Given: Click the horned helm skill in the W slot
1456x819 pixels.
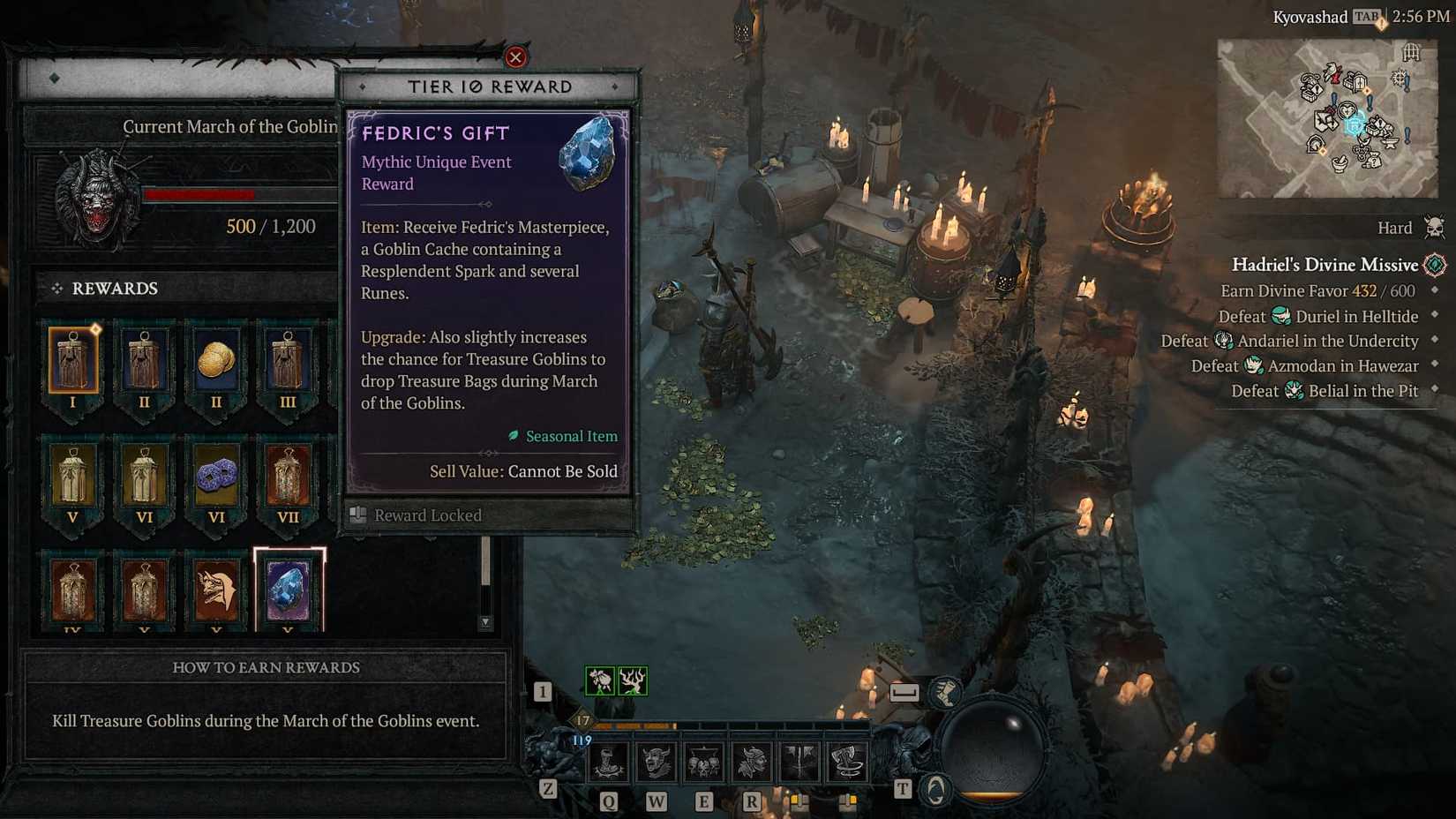Looking at the screenshot, I should pos(655,761).
